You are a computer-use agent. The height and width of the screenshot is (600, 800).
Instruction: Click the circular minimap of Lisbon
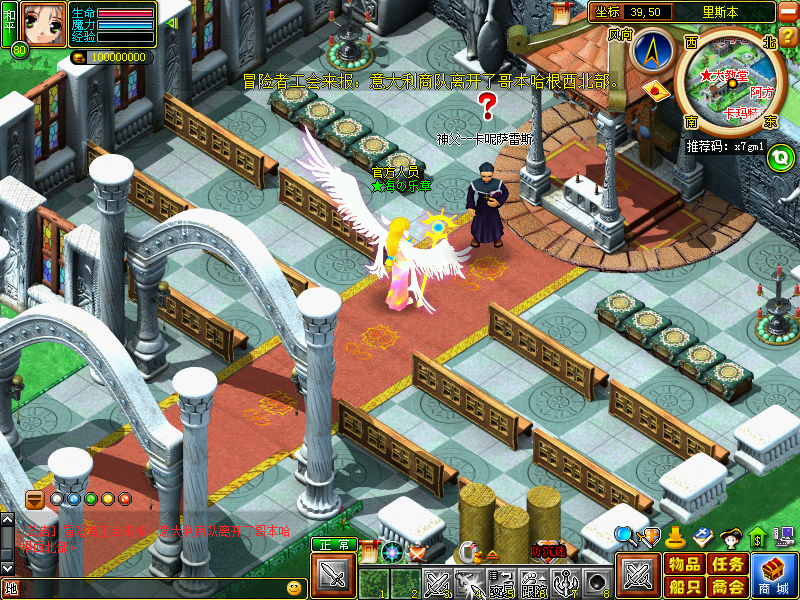point(727,80)
